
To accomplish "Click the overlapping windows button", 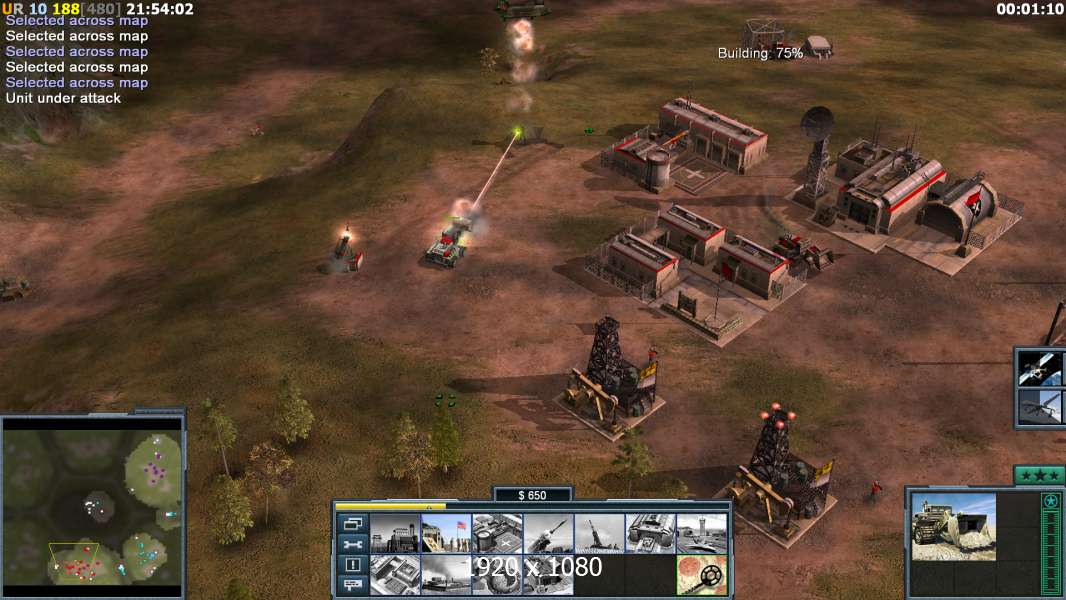I will pos(351,523).
